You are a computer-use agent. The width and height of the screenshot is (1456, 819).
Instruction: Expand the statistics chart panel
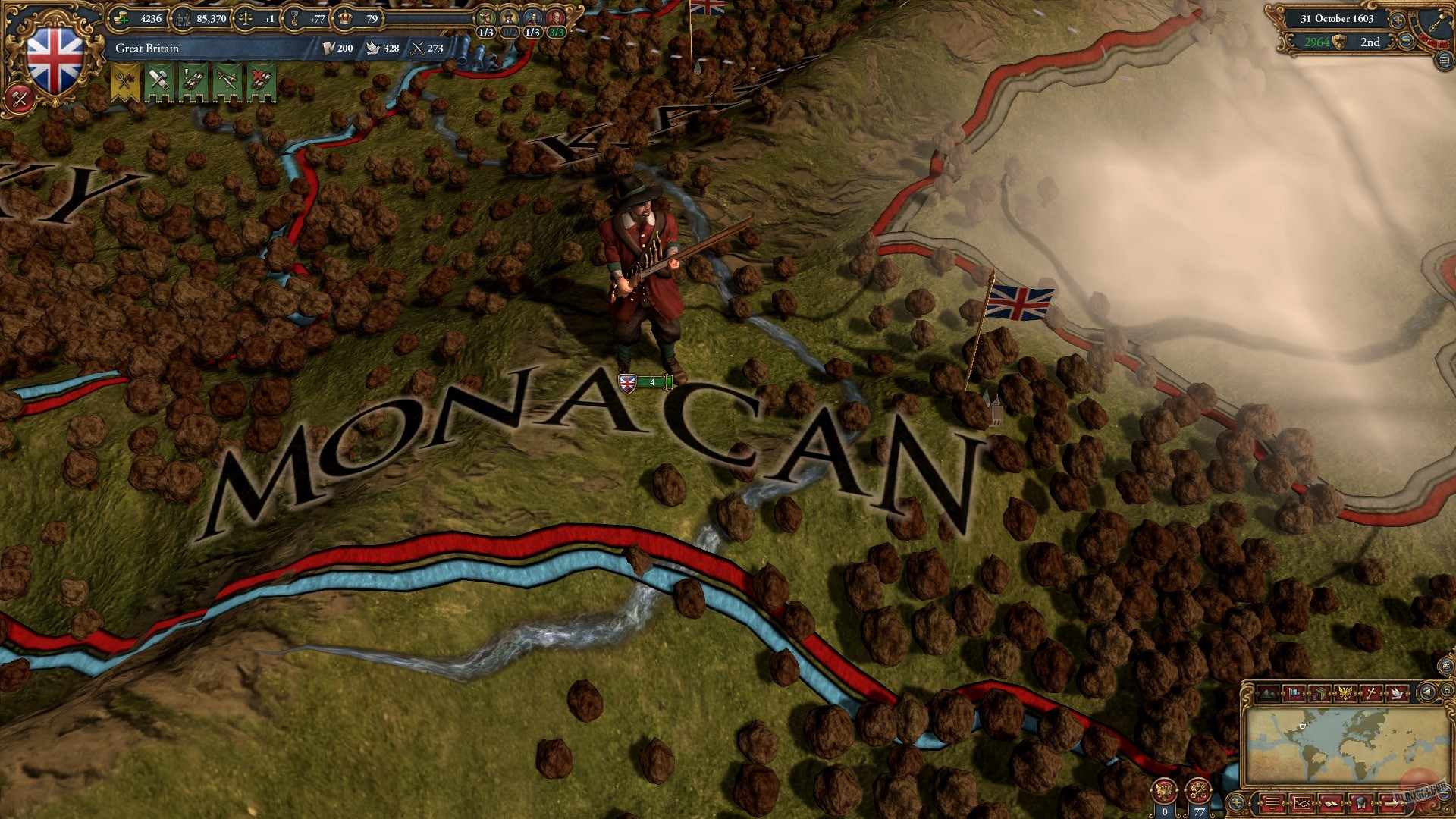(x=1302, y=802)
